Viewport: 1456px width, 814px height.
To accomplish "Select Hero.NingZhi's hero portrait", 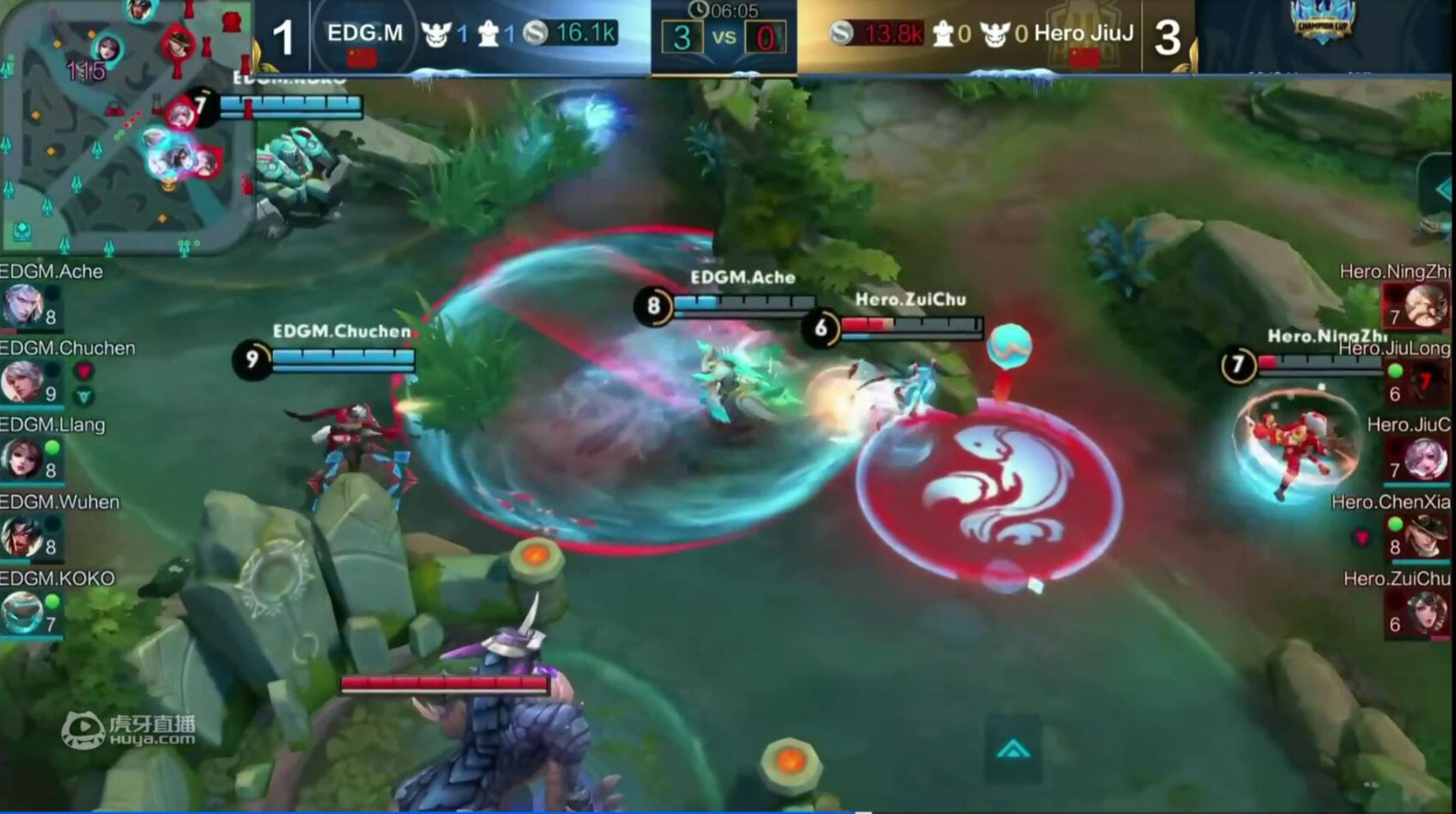I will (x=1425, y=305).
